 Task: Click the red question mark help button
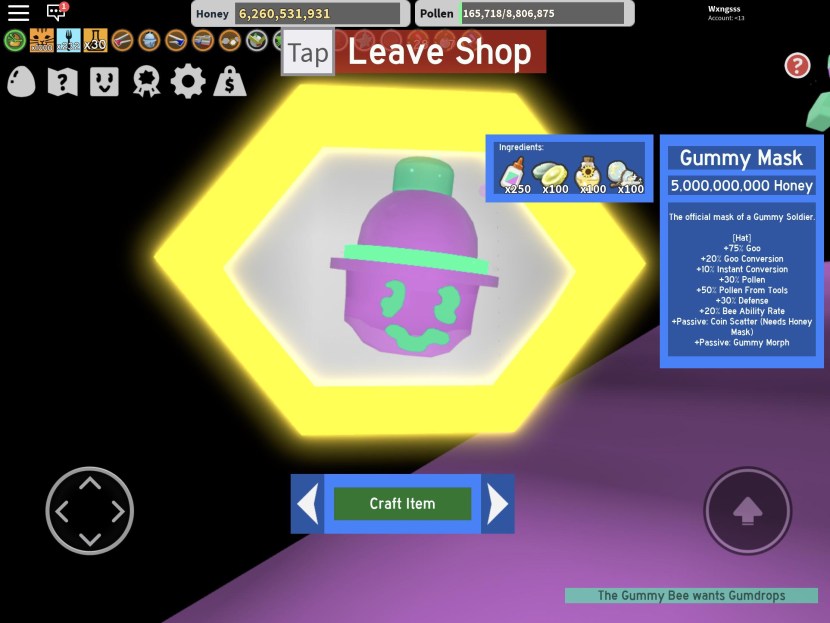click(x=797, y=66)
